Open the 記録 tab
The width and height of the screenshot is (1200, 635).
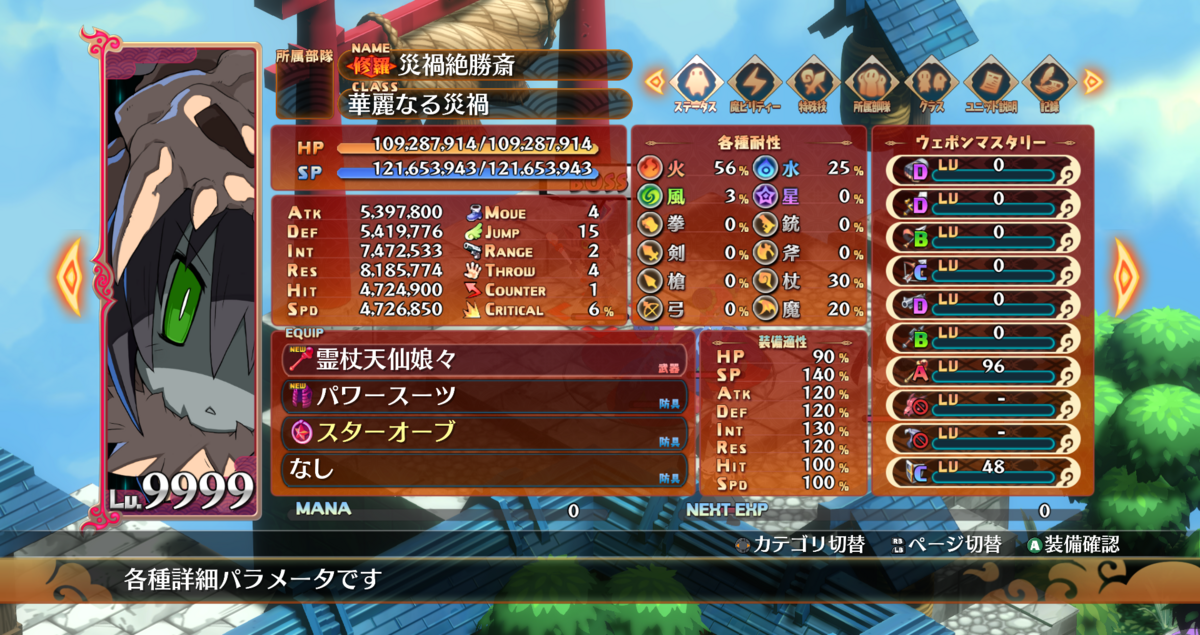click(1050, 84)
